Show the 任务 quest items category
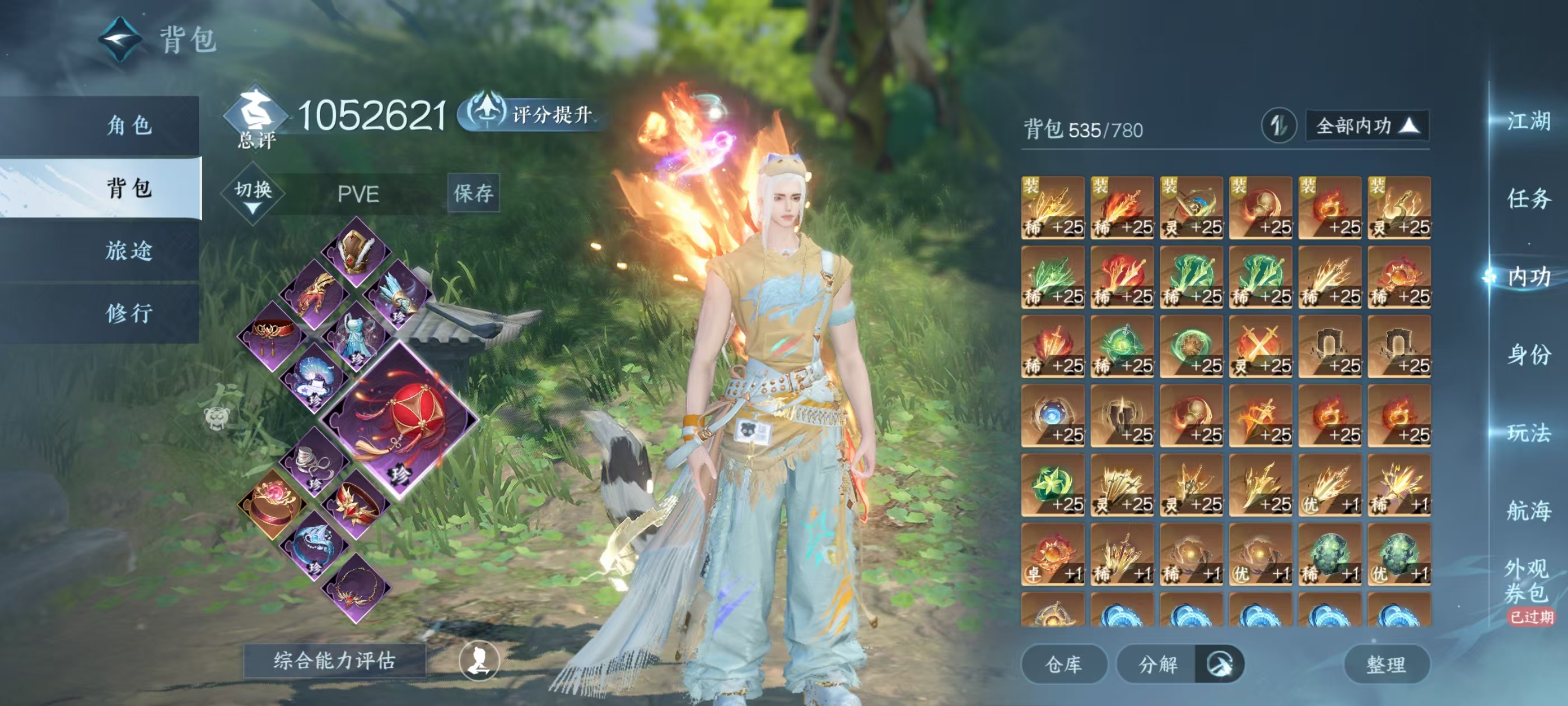The width and height of the screenshot is (1568, 706). tap(1528, 198)
